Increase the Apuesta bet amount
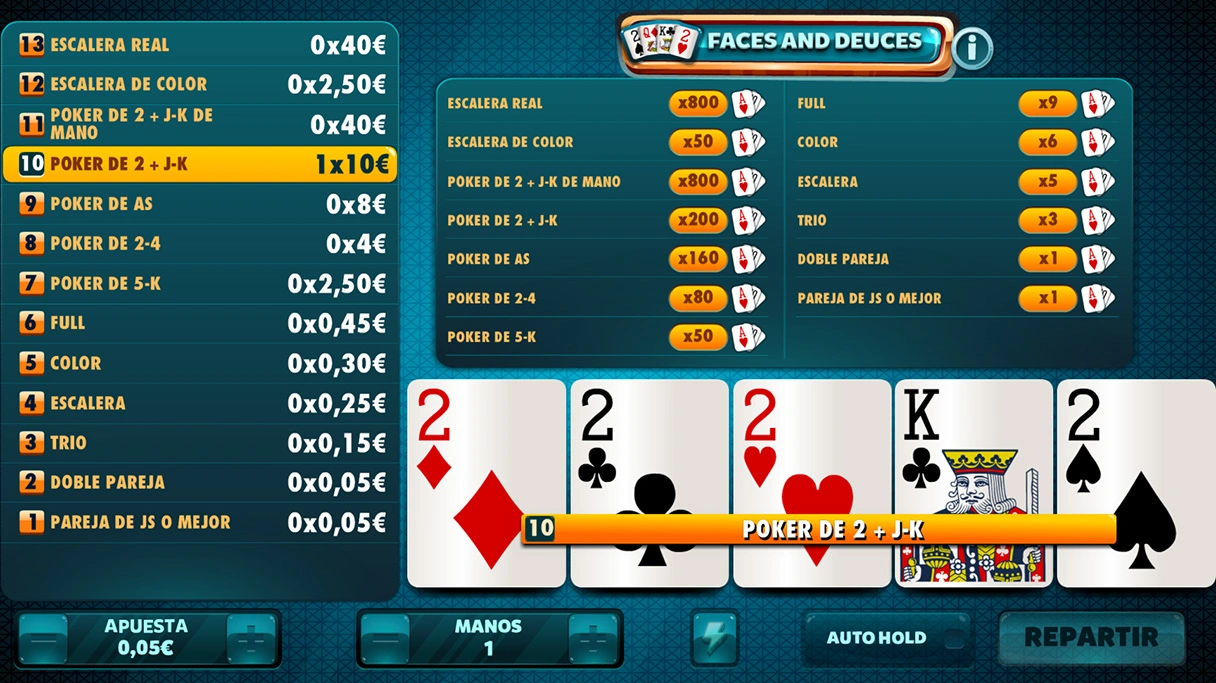 (252, 639)
